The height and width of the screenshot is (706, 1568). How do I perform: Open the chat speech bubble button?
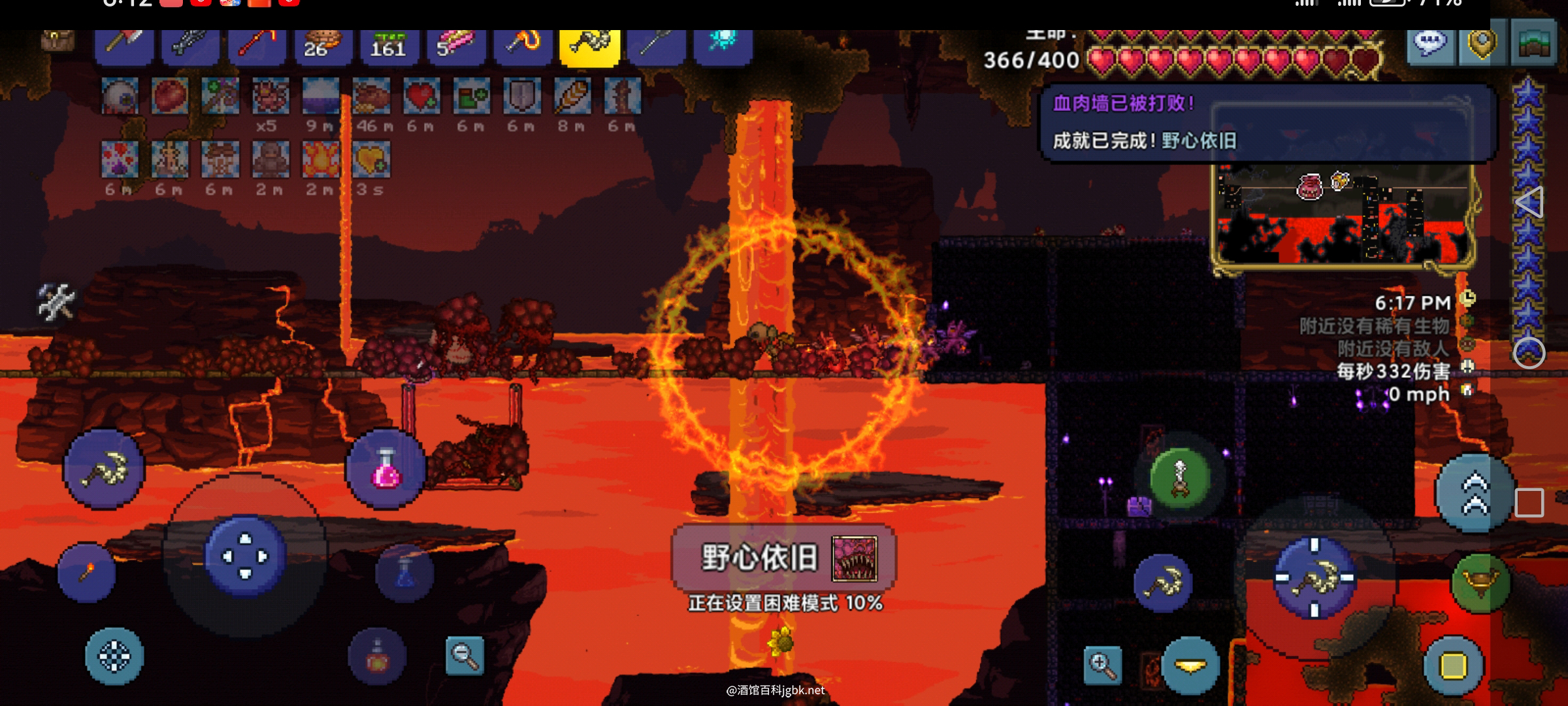click(x=1429, y=44)
